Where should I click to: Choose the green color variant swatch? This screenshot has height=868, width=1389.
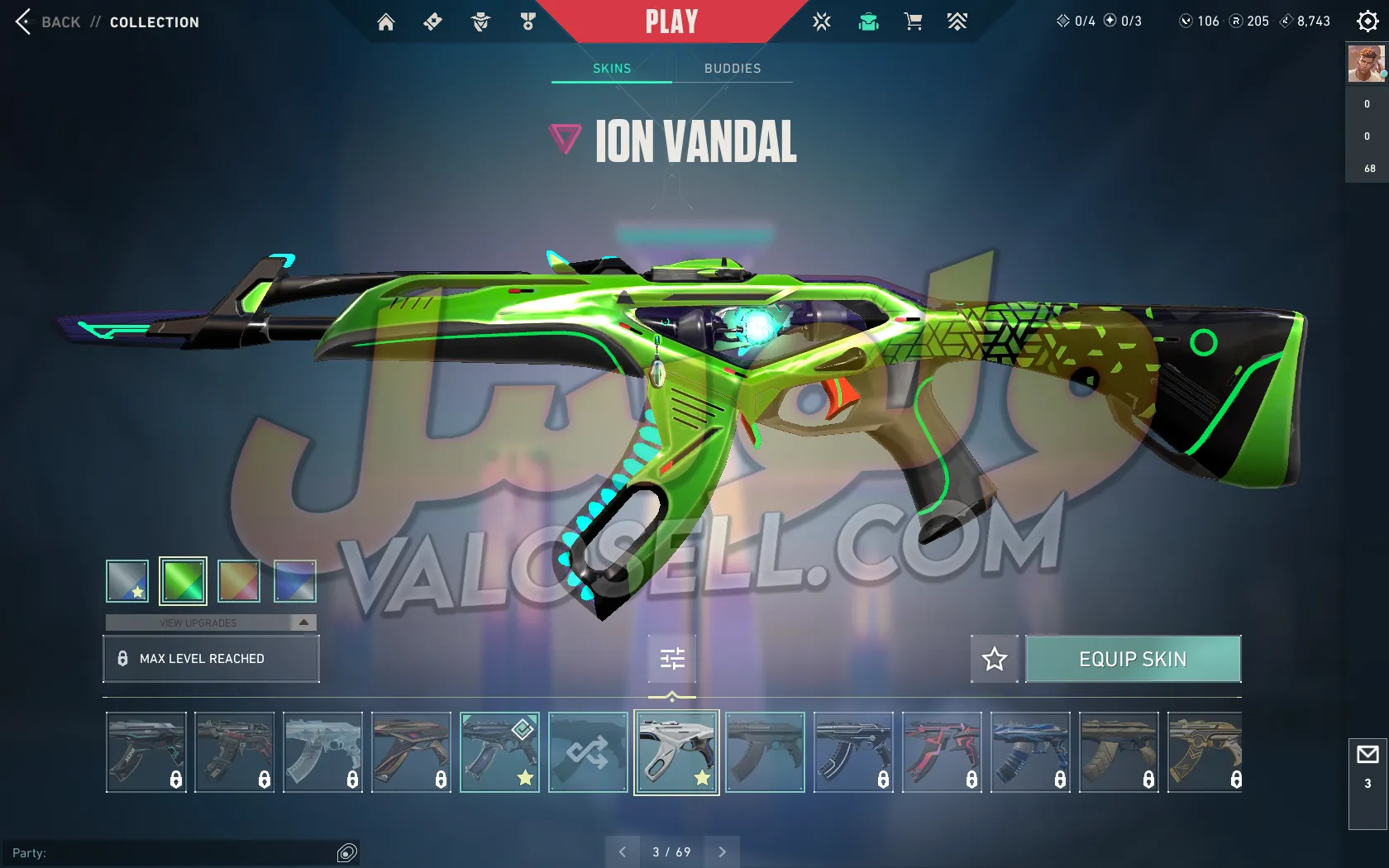[x=183, y=580]
